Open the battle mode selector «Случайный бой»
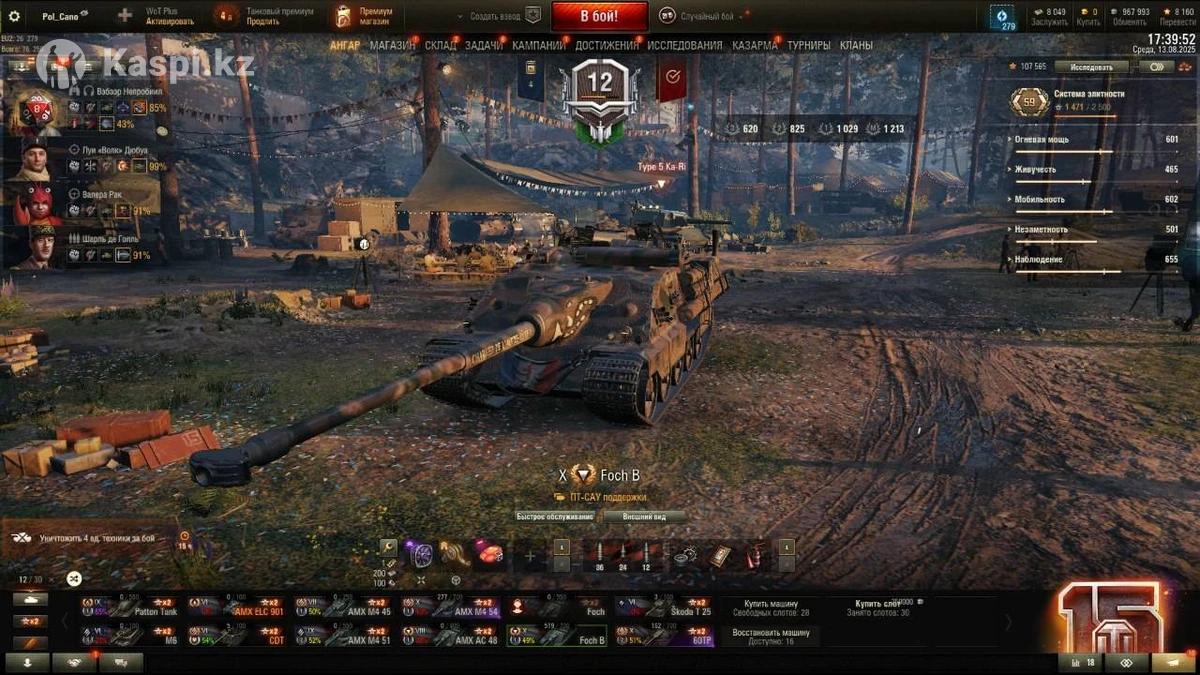Image resolution: width=1200 pixels, height=675 pixels. pos(706,17)
